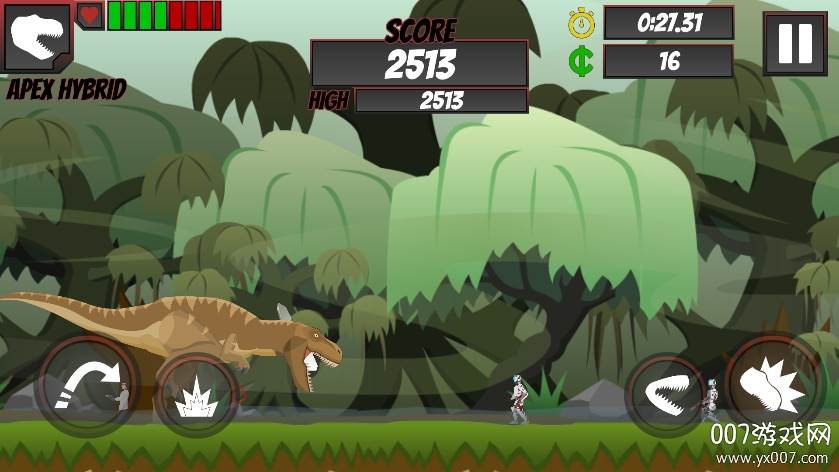Tap the jump arrow button

point(85,385)
